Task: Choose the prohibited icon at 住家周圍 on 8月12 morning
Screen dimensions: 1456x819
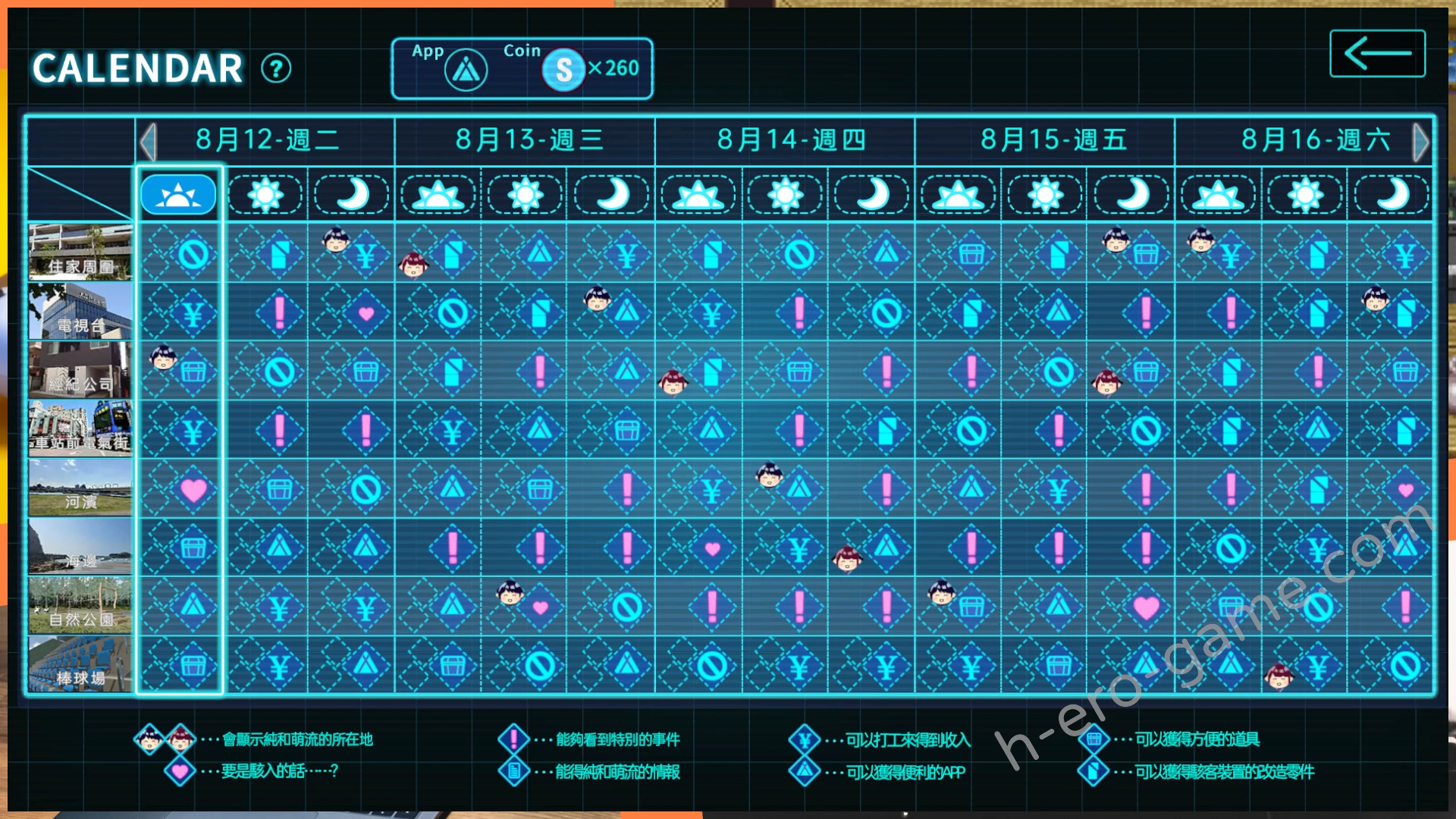Action: 193,254
